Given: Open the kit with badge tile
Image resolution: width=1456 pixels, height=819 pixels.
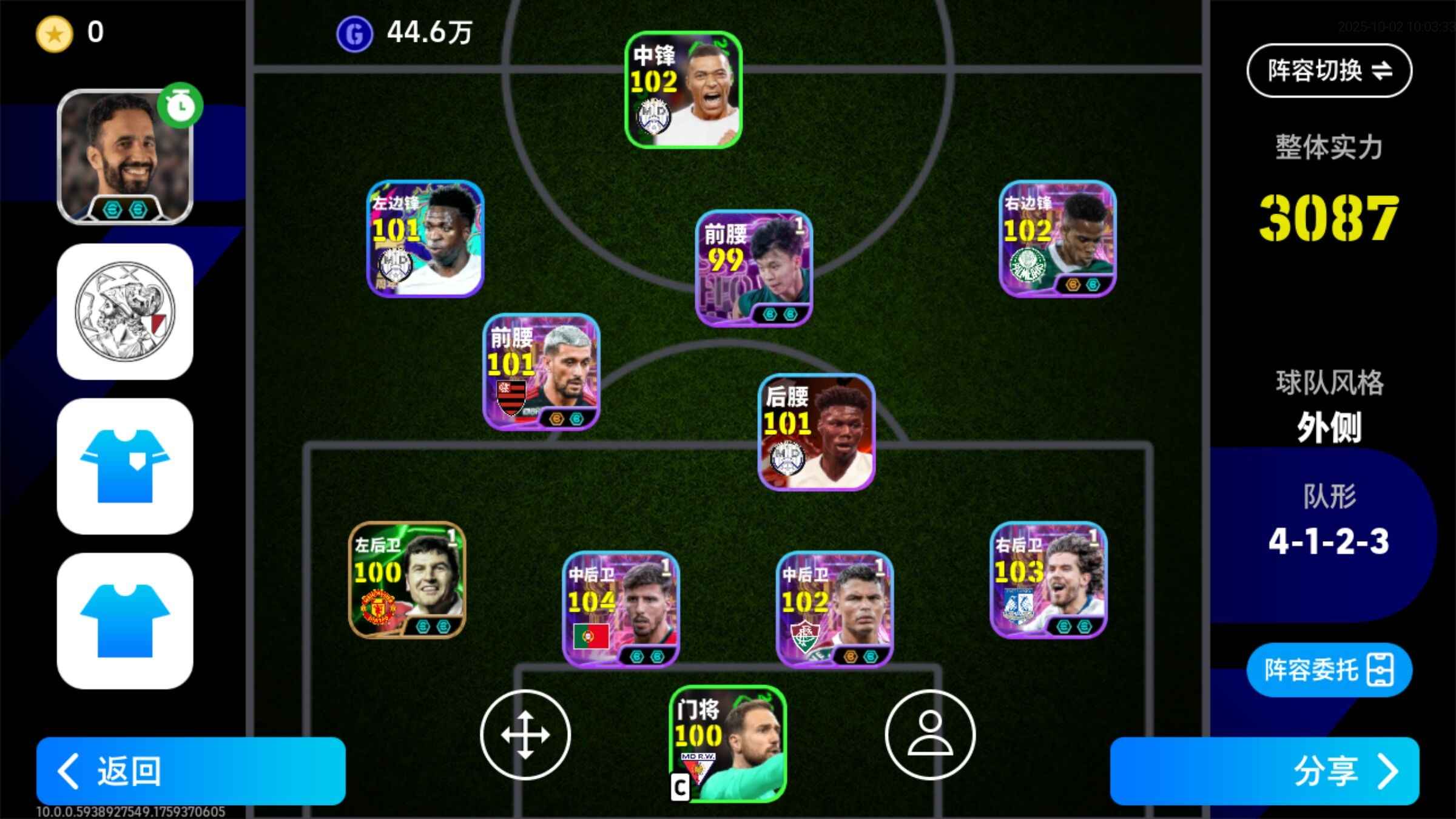Looking at the screenshot, I should point(125,466).
